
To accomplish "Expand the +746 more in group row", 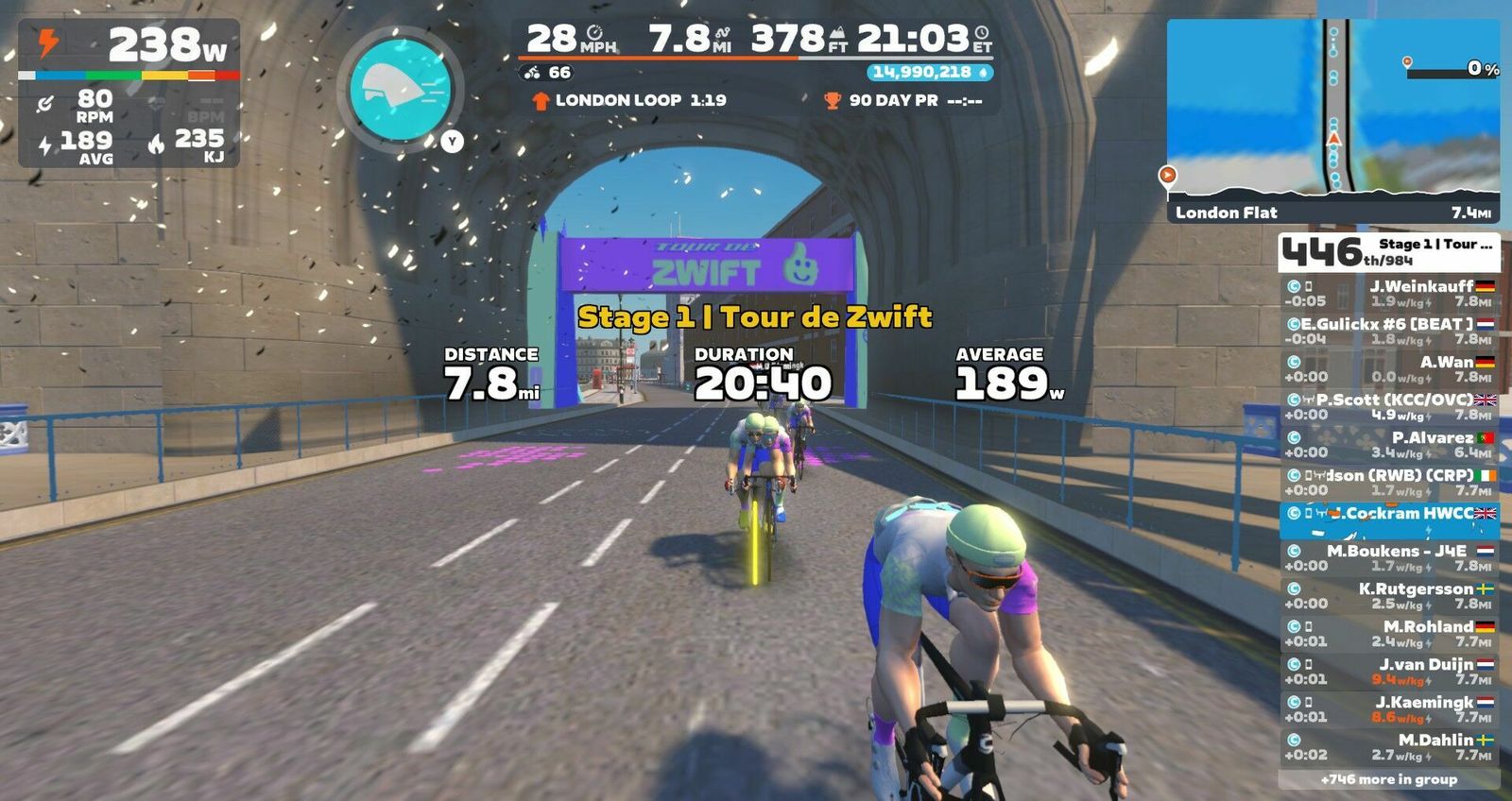I will [x=1388, y=779].
